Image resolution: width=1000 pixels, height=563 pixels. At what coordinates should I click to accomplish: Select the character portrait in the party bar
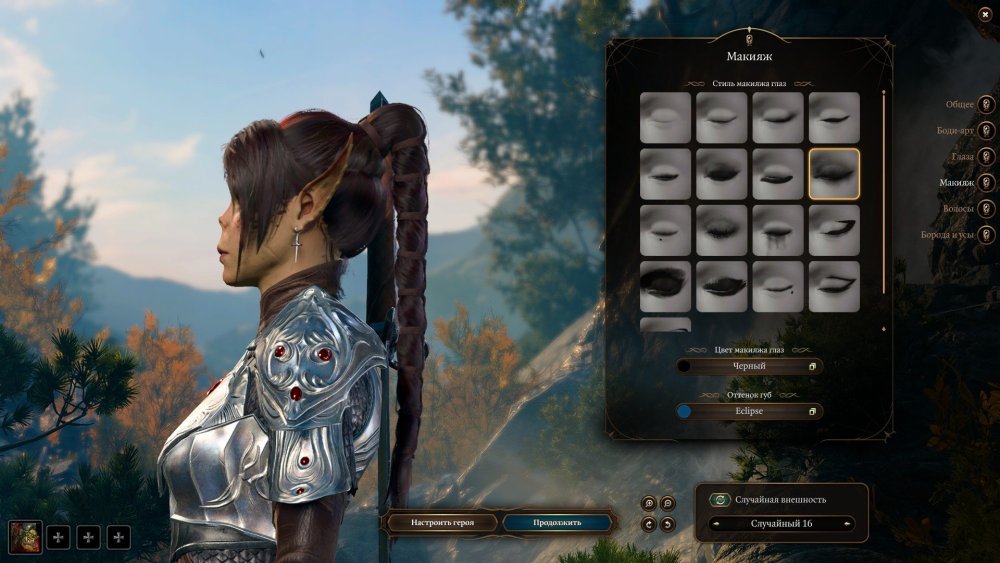pos(25,537)
